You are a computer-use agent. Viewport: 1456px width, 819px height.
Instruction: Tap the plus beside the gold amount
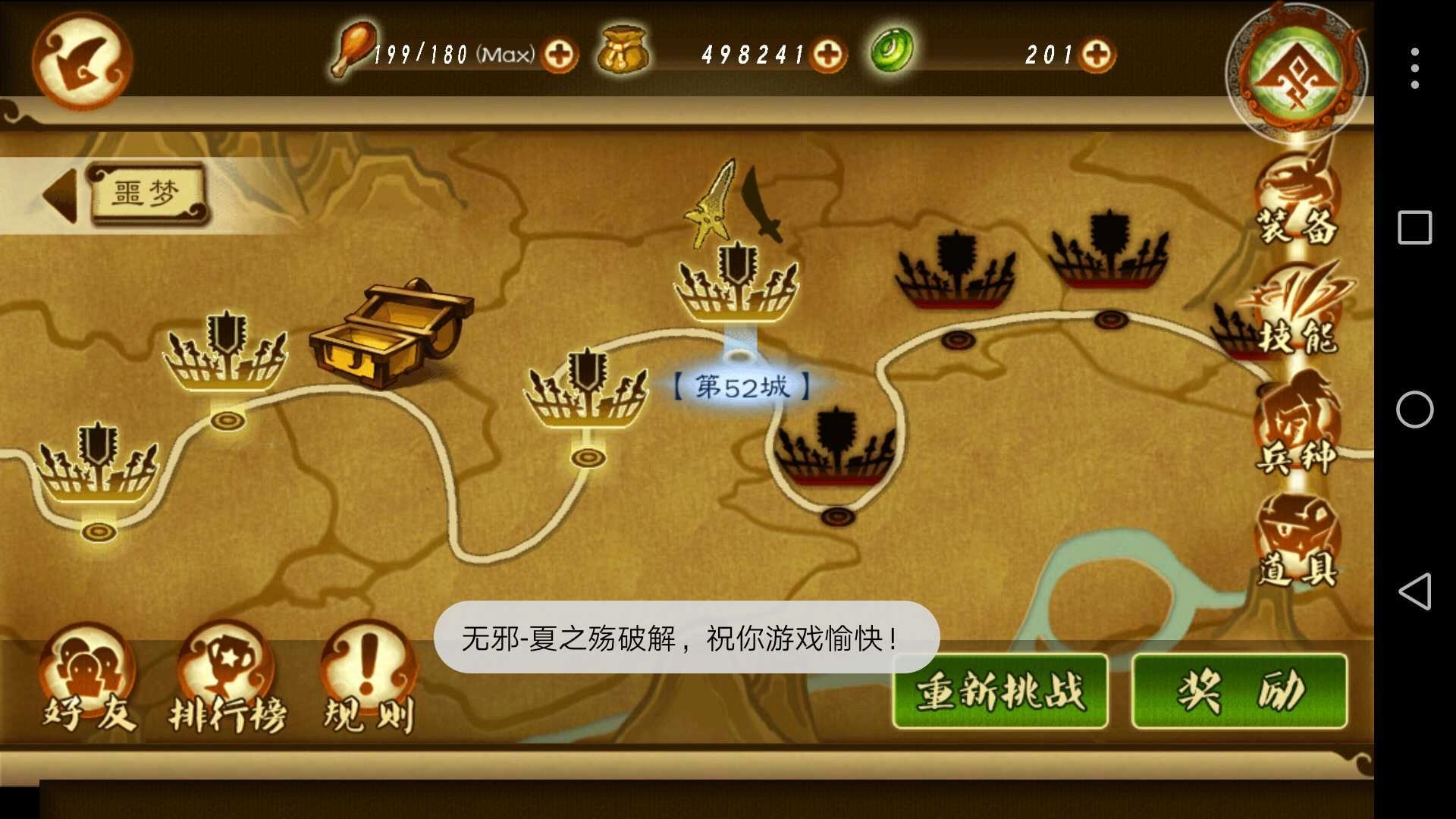coord(829,53)
